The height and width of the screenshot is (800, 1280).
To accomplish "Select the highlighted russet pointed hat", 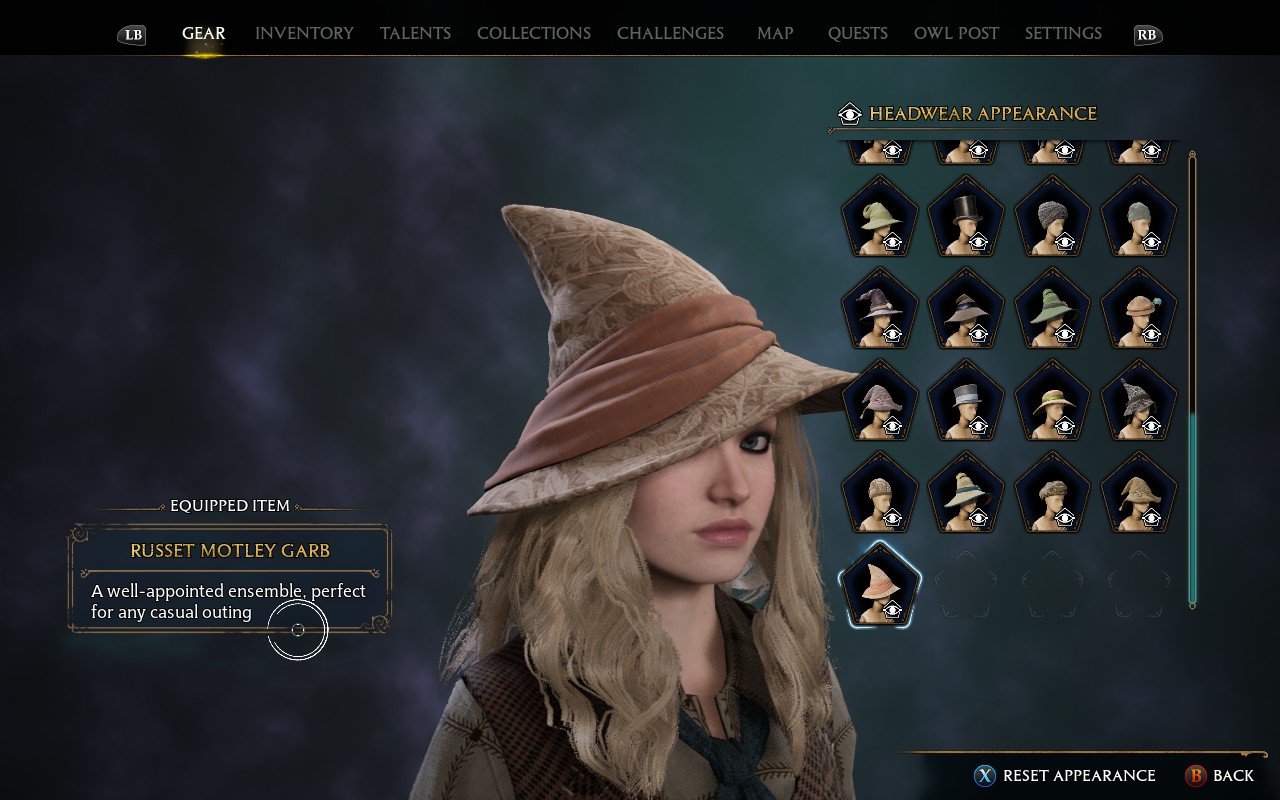I will tap(879, 586).
